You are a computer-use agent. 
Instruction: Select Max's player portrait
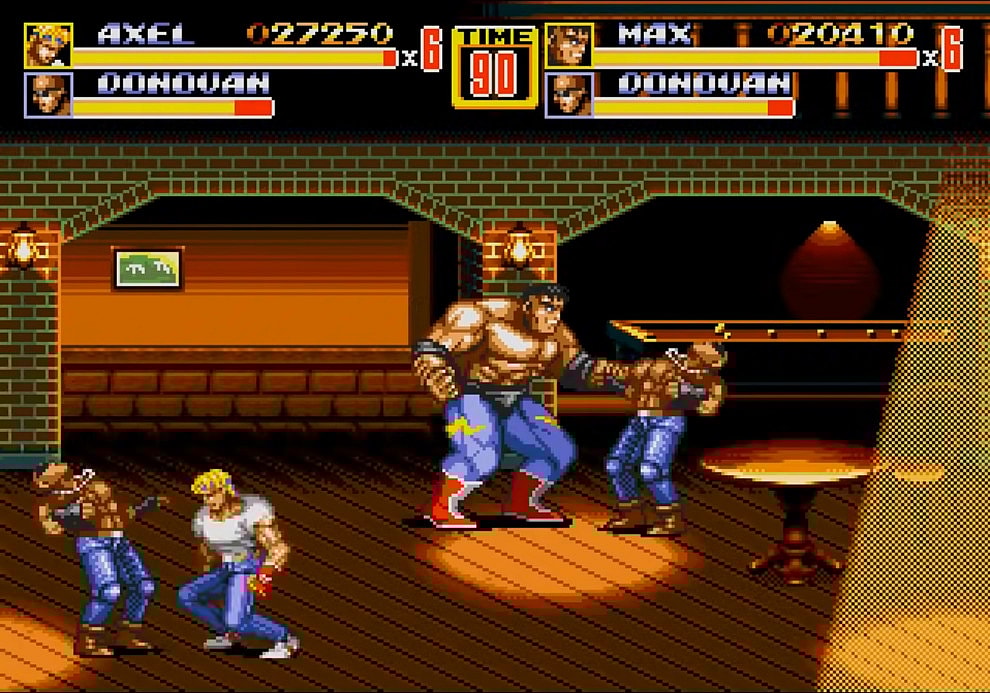[569, 45]
